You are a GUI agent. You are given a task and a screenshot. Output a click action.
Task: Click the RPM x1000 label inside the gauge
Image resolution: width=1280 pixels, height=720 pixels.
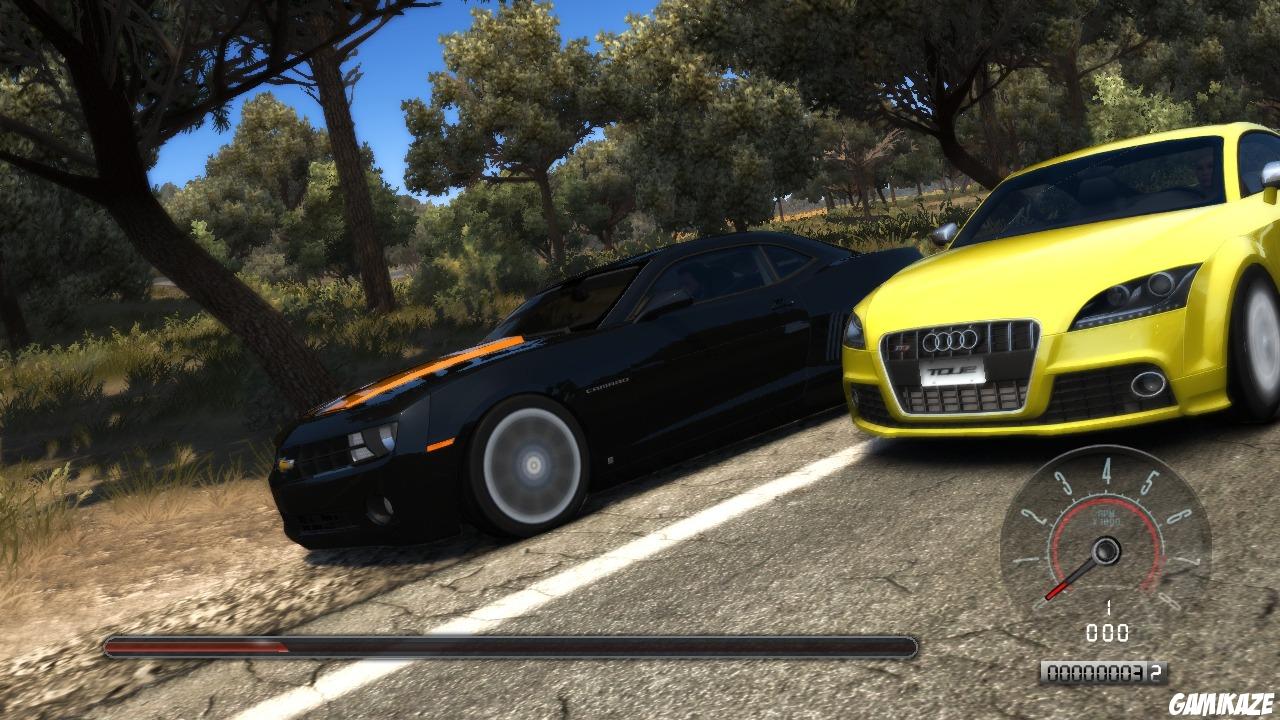[1107, 518]
